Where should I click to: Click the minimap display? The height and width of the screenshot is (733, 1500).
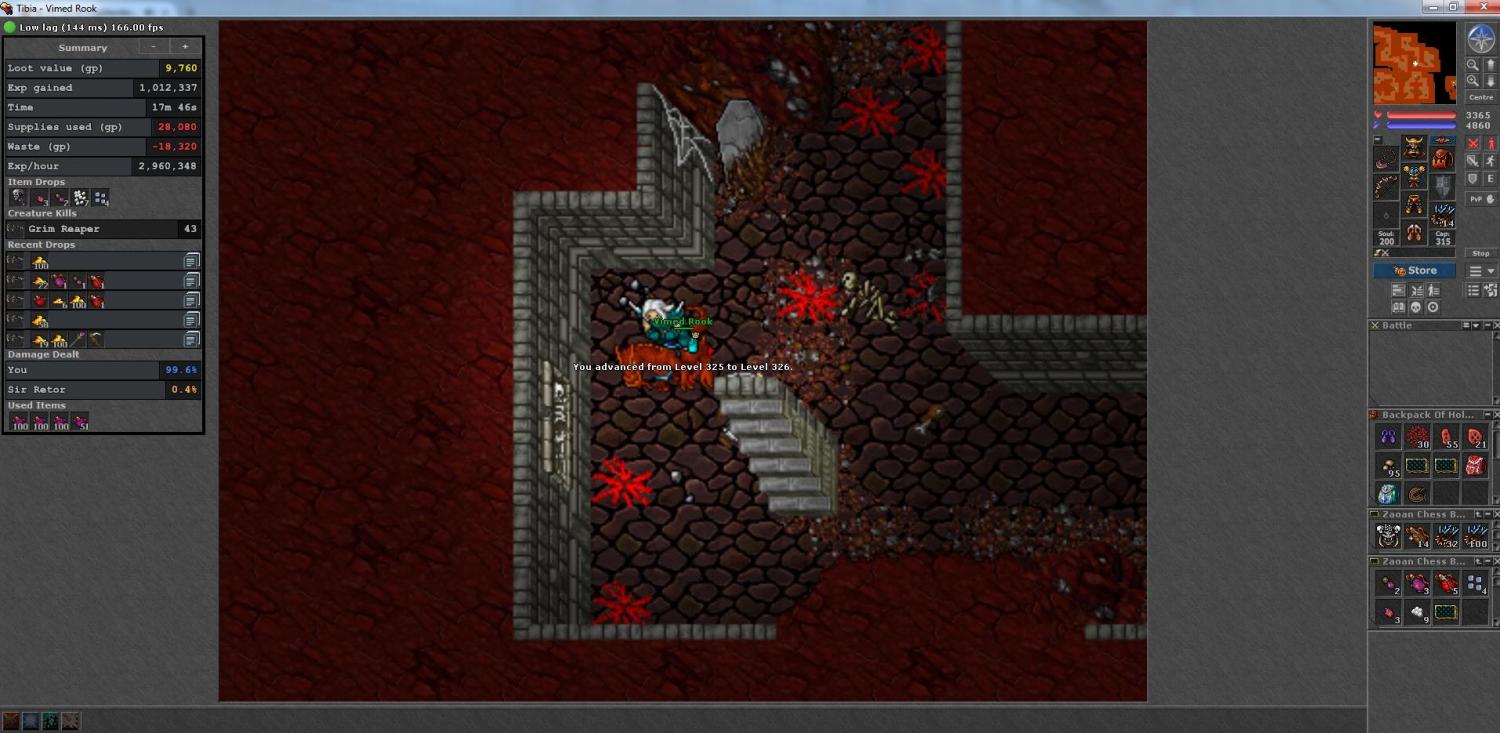pos(1414,63)
